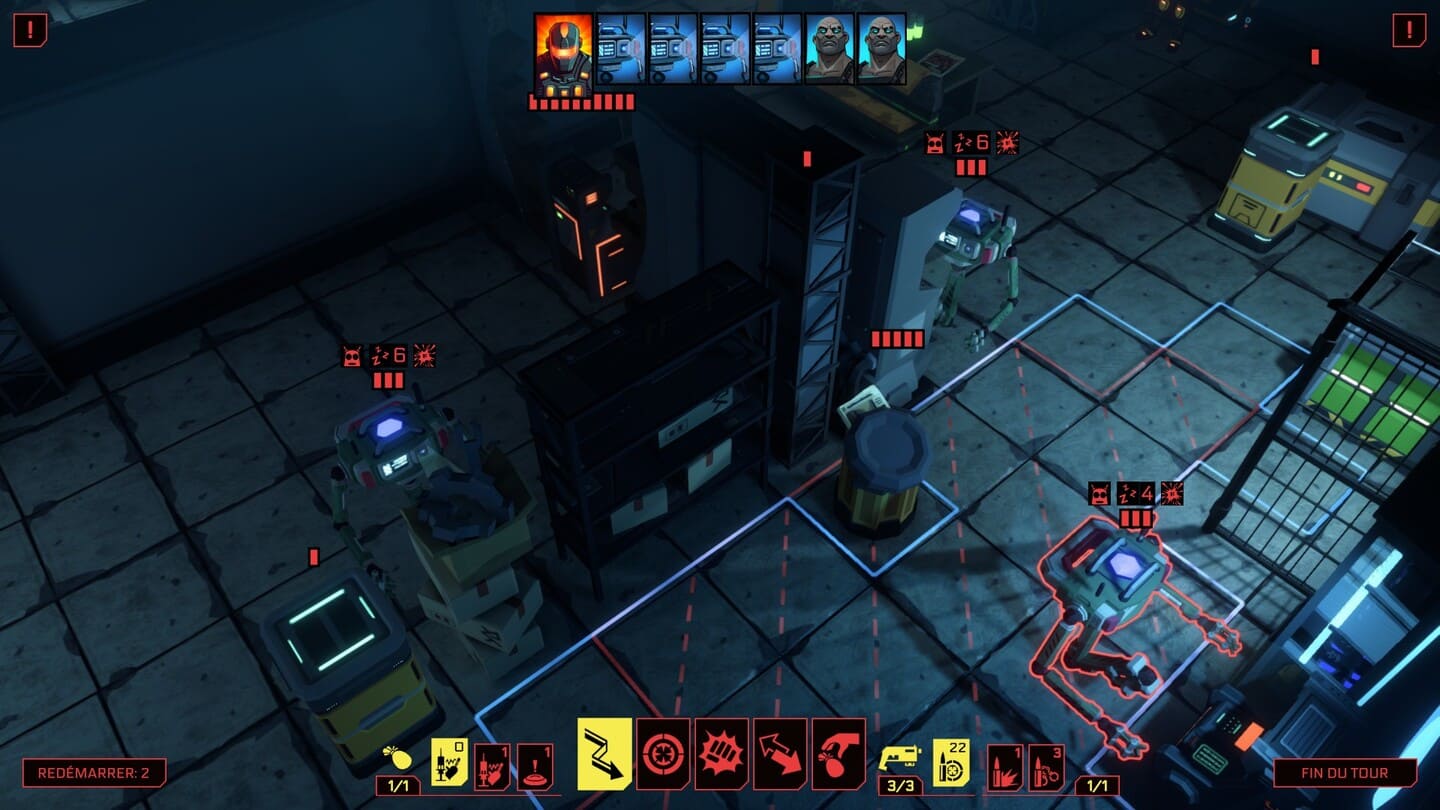Use the red syringe heal item

(492, 765)
